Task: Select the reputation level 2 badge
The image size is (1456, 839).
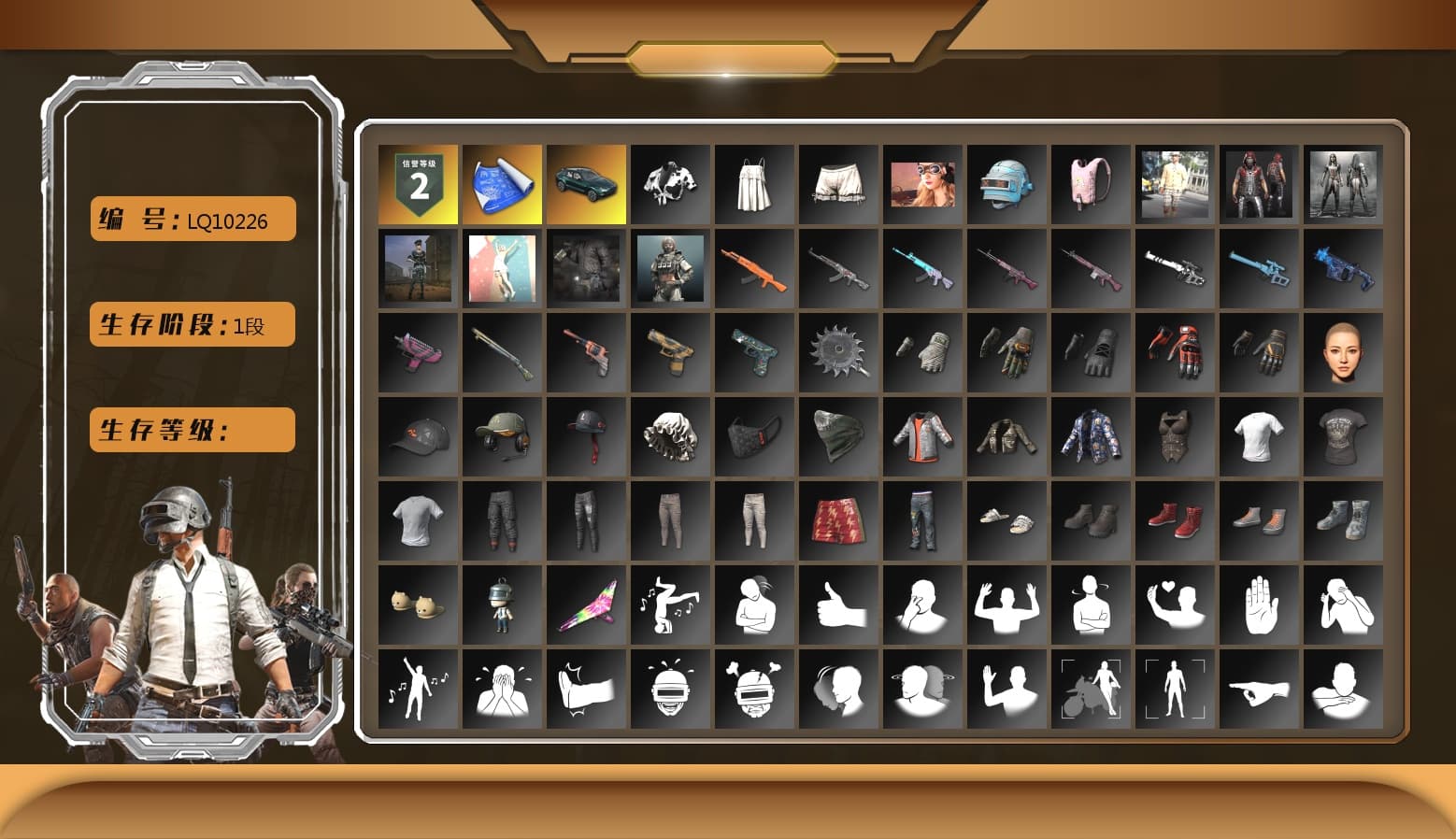Action: 417,182
